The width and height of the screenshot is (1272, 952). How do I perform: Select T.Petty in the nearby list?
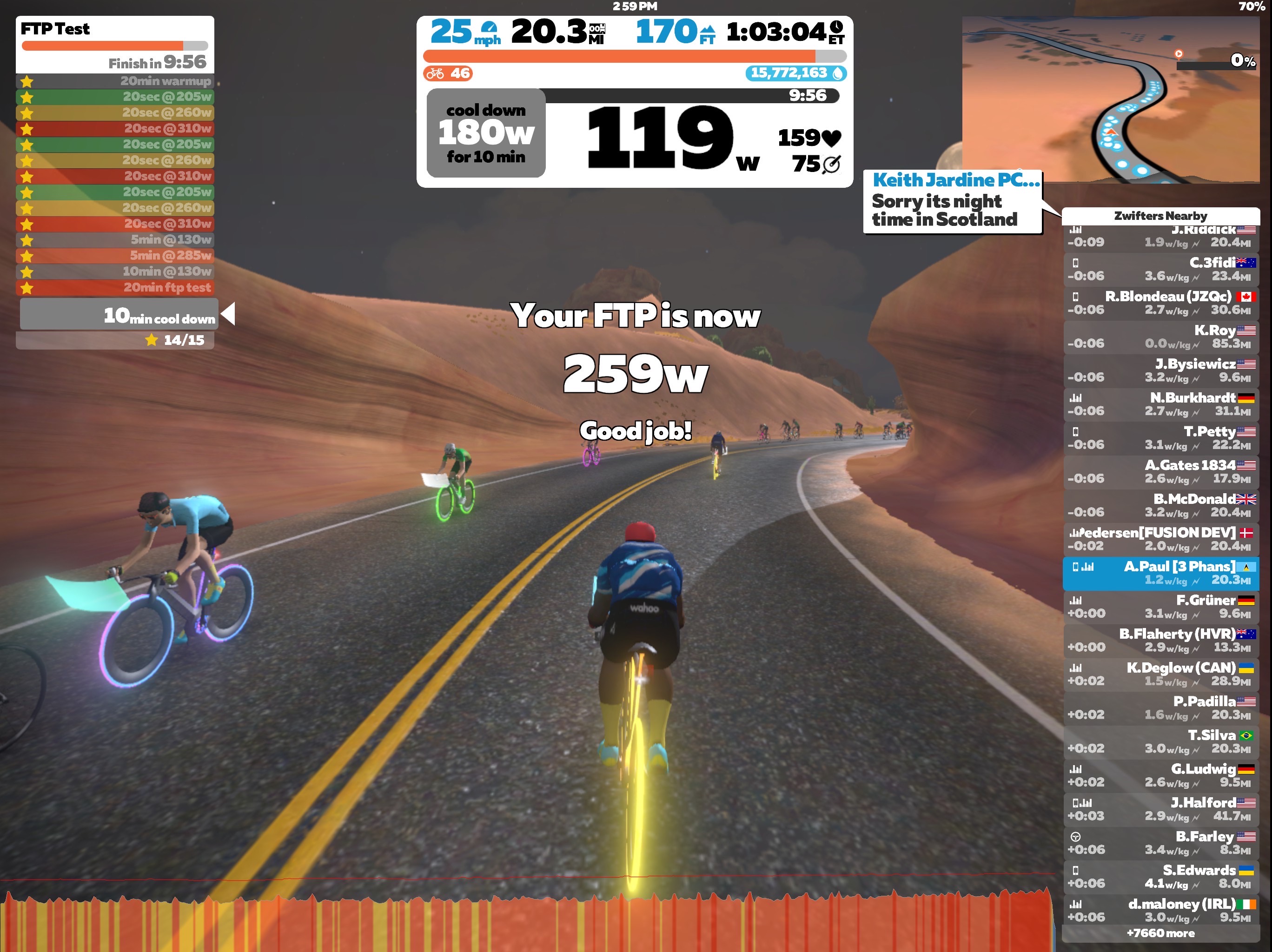tap(1160, 438)
